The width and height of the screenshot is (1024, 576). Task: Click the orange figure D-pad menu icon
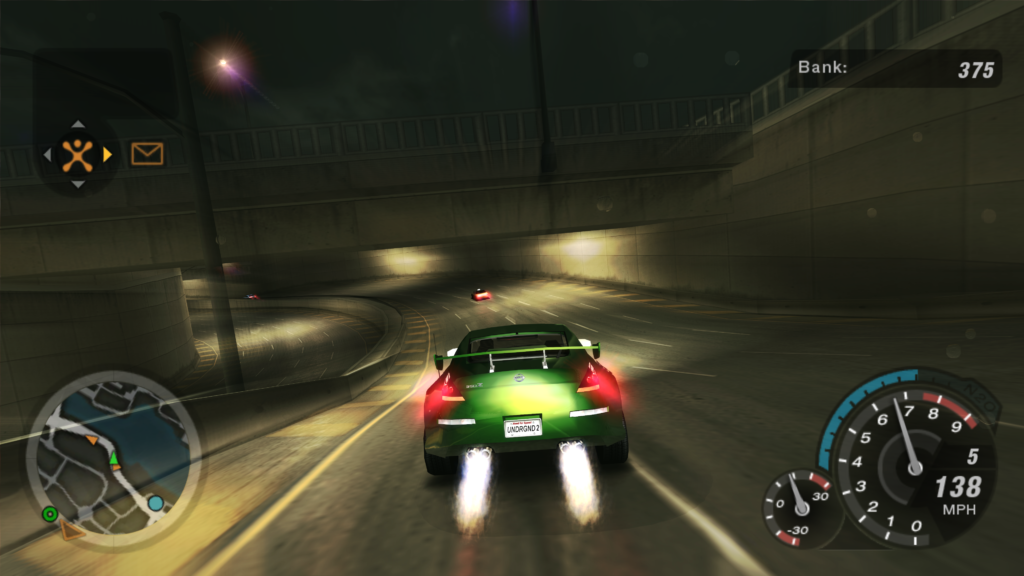click(x=77, y=154)
